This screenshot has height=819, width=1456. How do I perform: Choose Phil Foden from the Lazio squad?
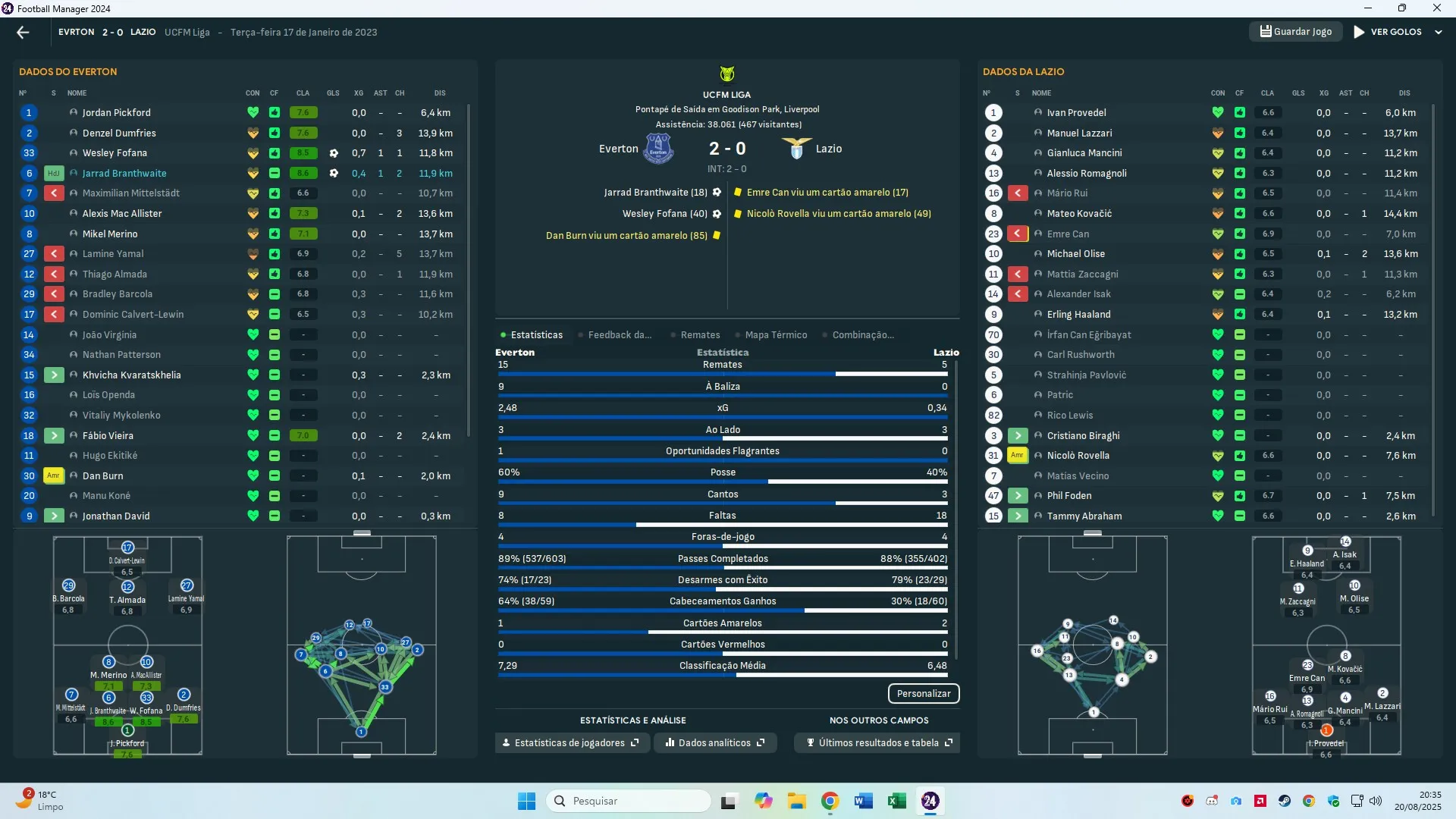1069,495
